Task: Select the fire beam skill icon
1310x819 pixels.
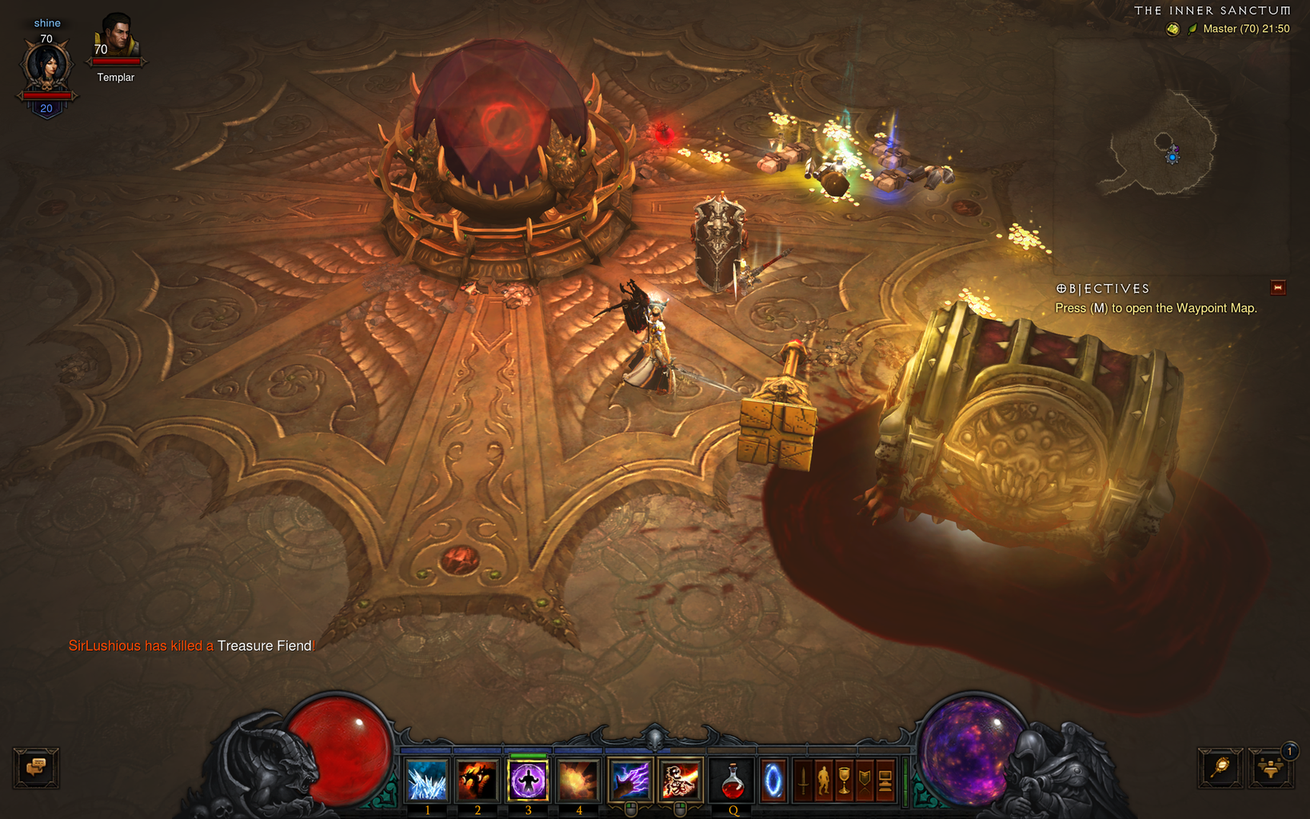Action: click(x=681, y=780)
